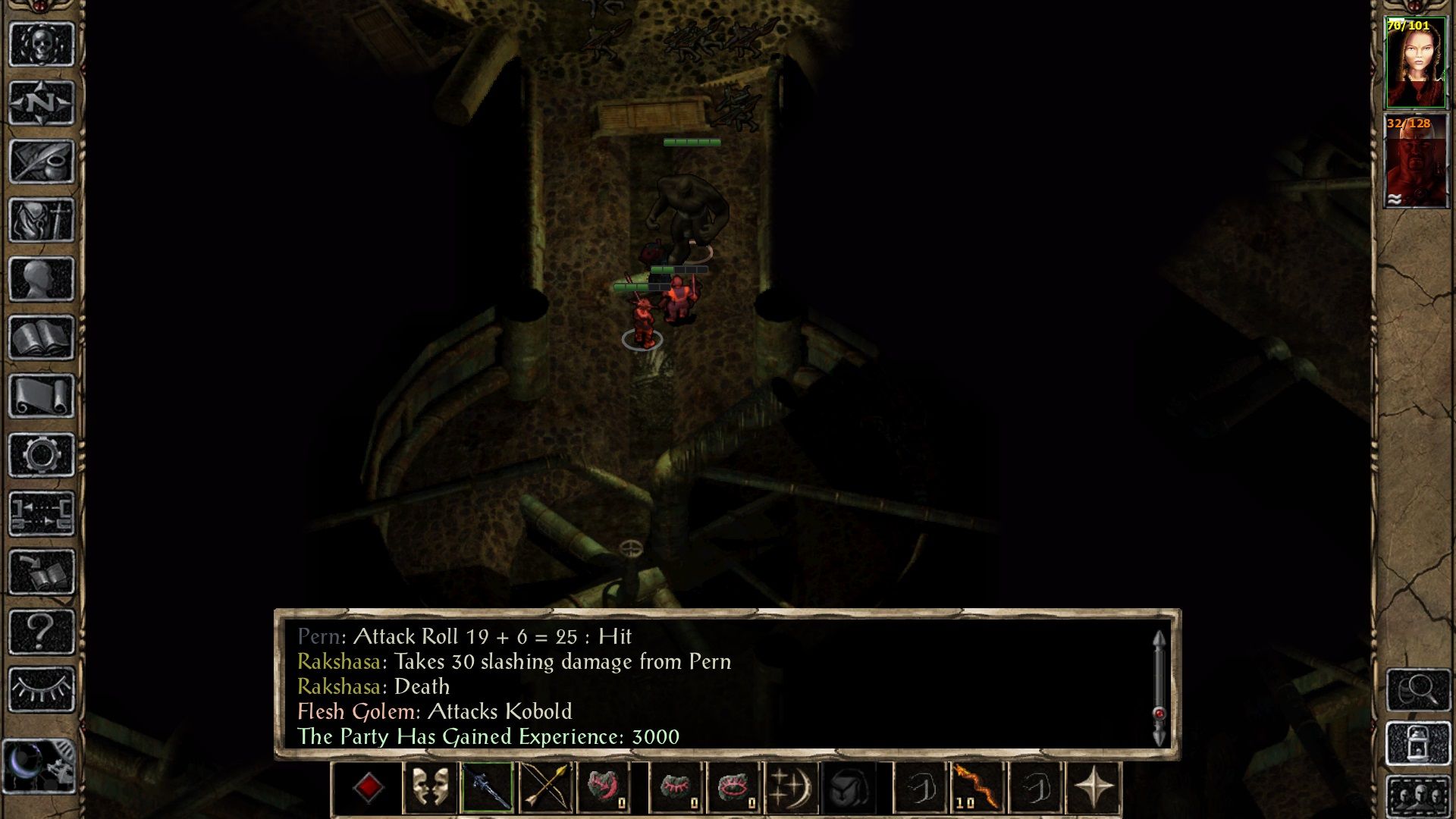Image resolution: width=1456 pixels, height=819 pixels.
Task: Open the character record head button
Action: (x=42, y=279)
